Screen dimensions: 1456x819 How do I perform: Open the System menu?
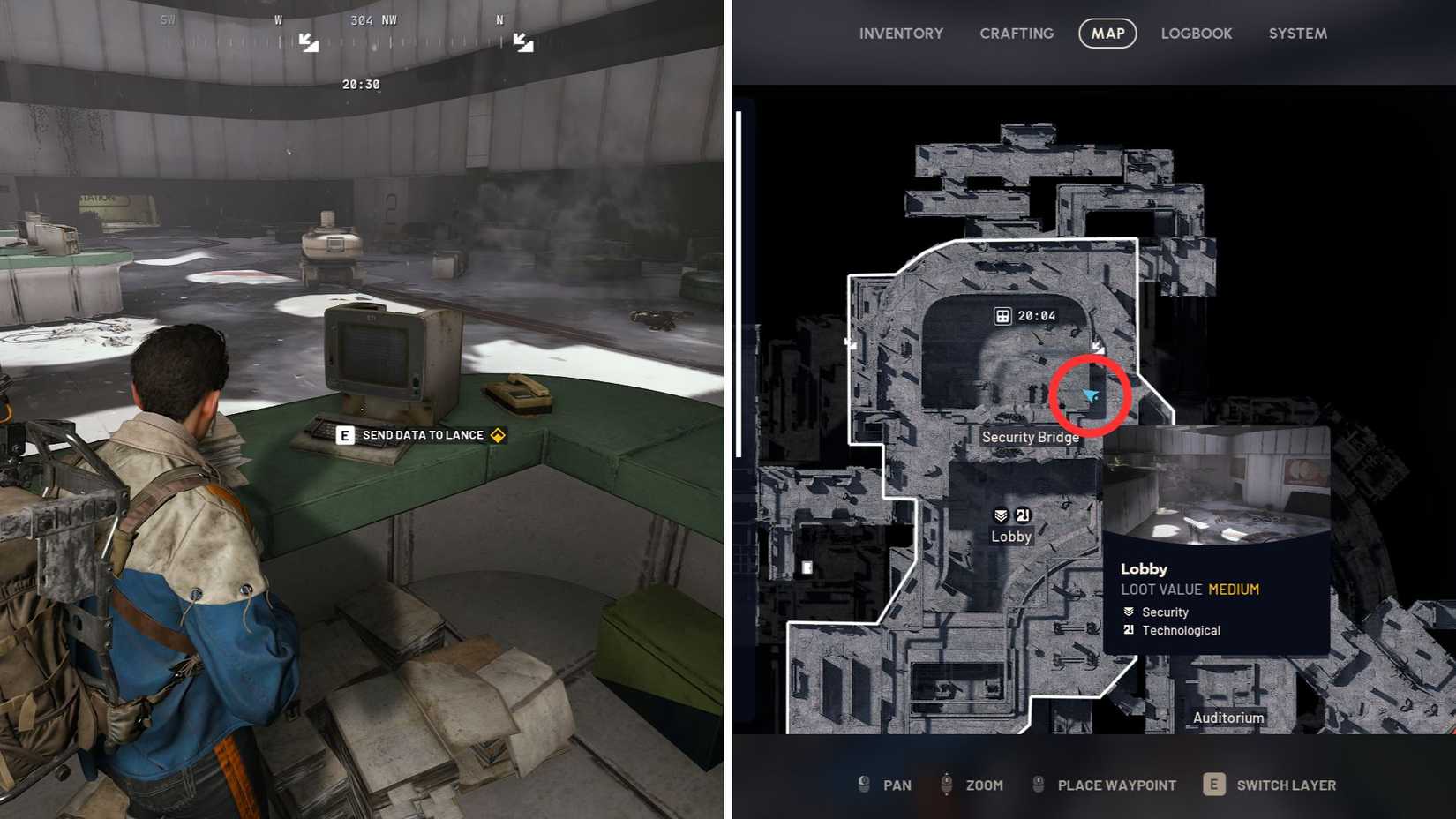(1297, 34)
